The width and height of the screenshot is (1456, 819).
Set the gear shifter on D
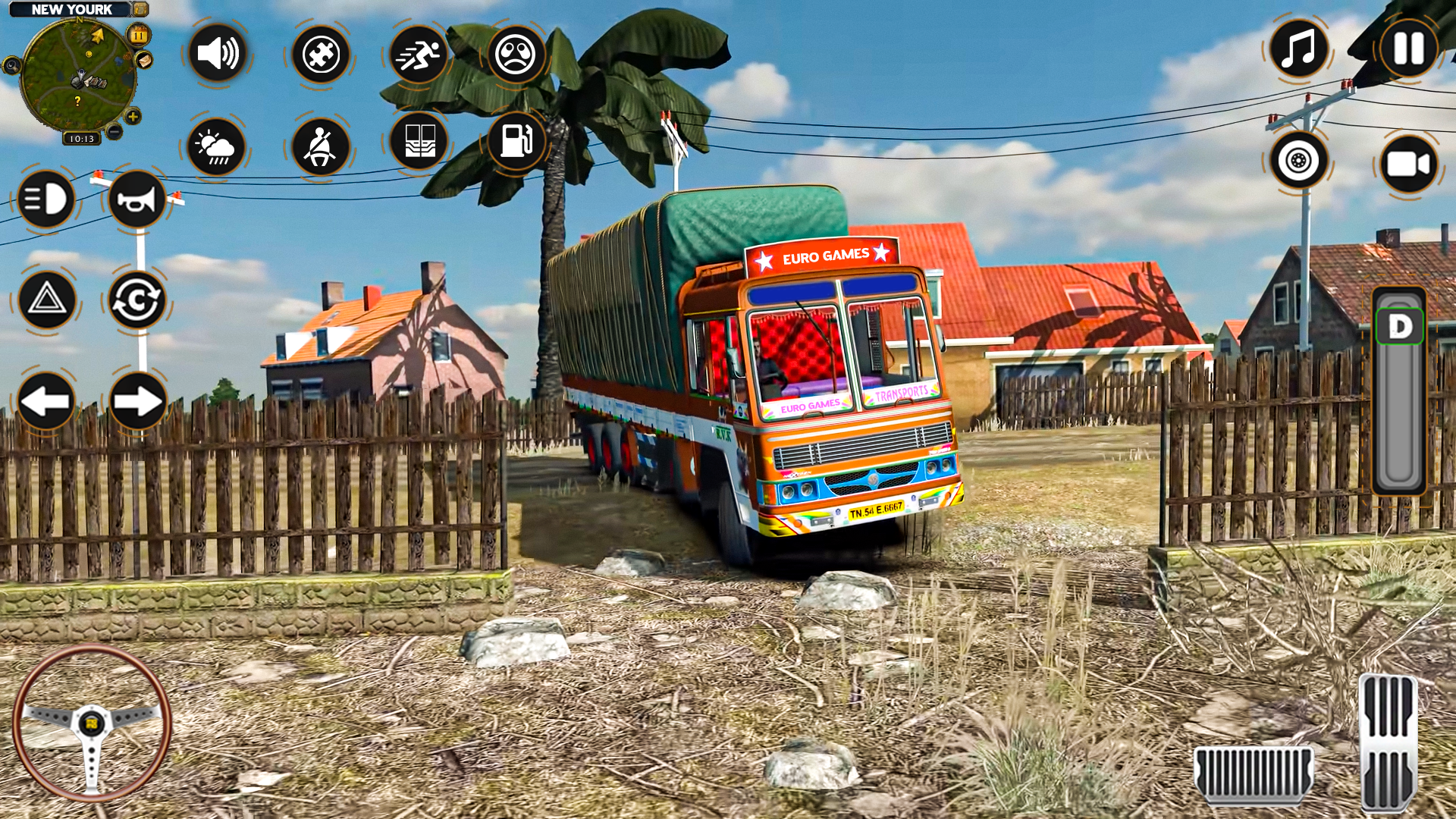(1399, 328)
